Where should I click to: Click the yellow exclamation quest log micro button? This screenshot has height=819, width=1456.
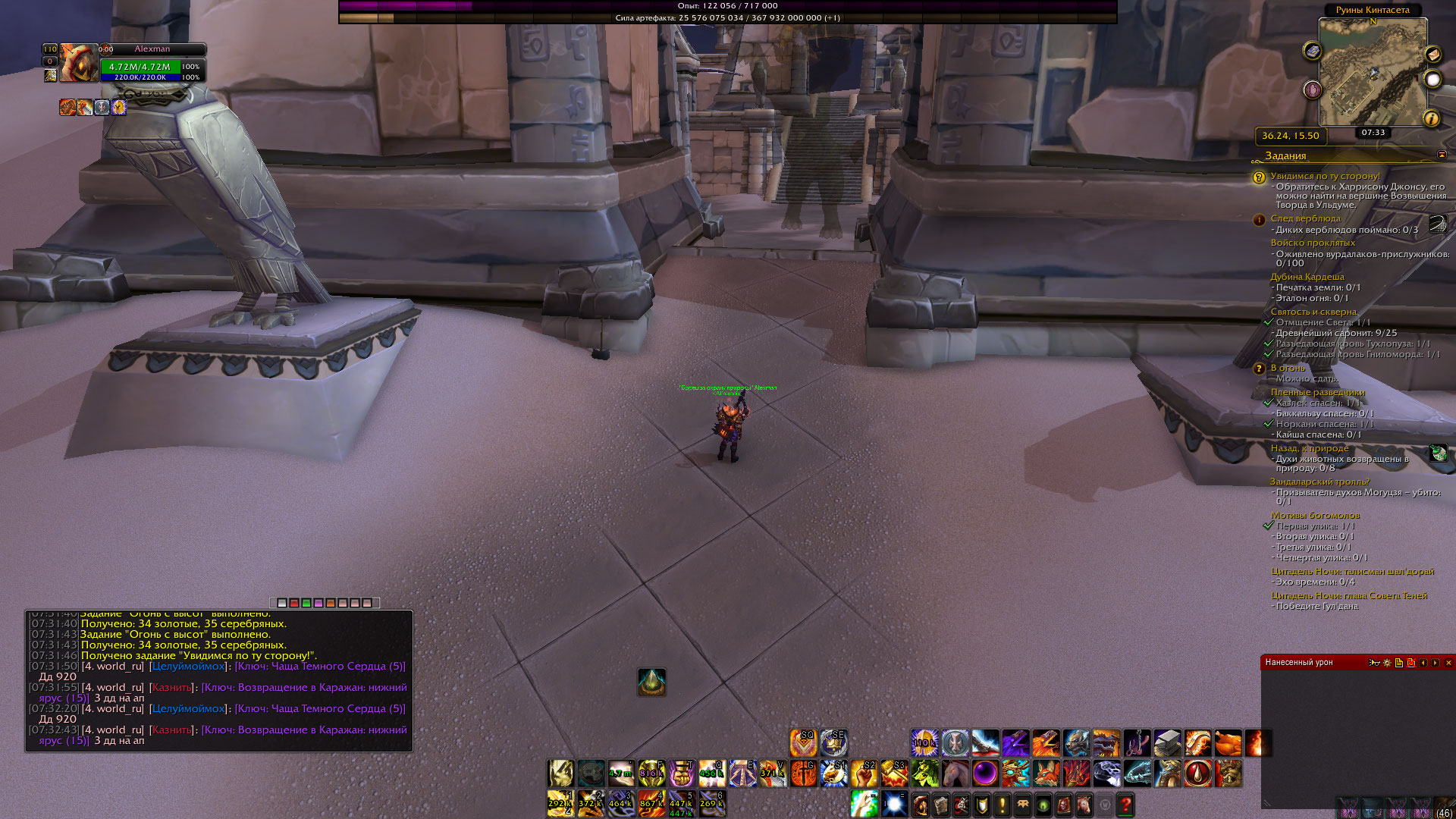tap(1002, 805)
